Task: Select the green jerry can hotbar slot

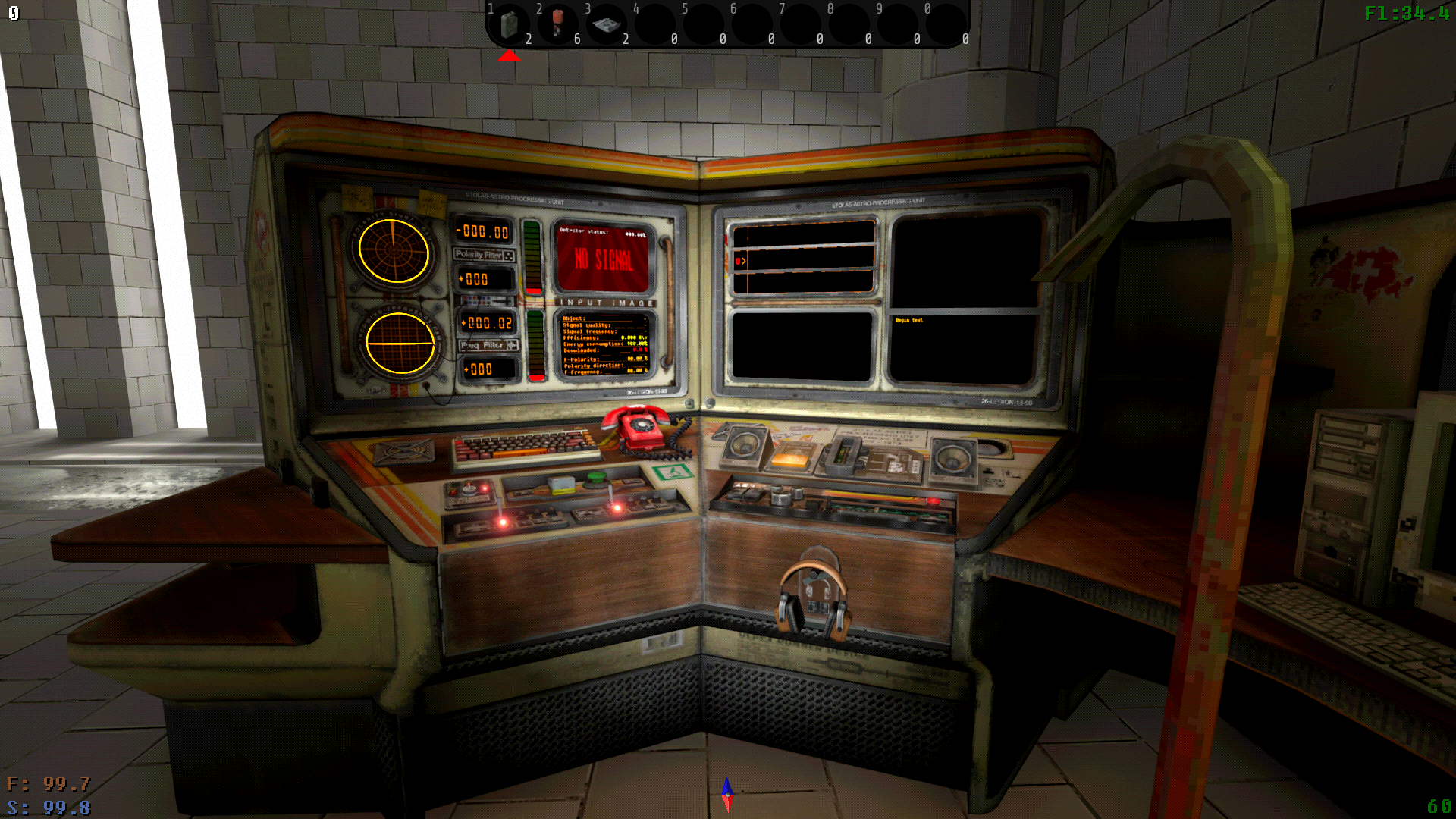Action: [x=510, y=24]
